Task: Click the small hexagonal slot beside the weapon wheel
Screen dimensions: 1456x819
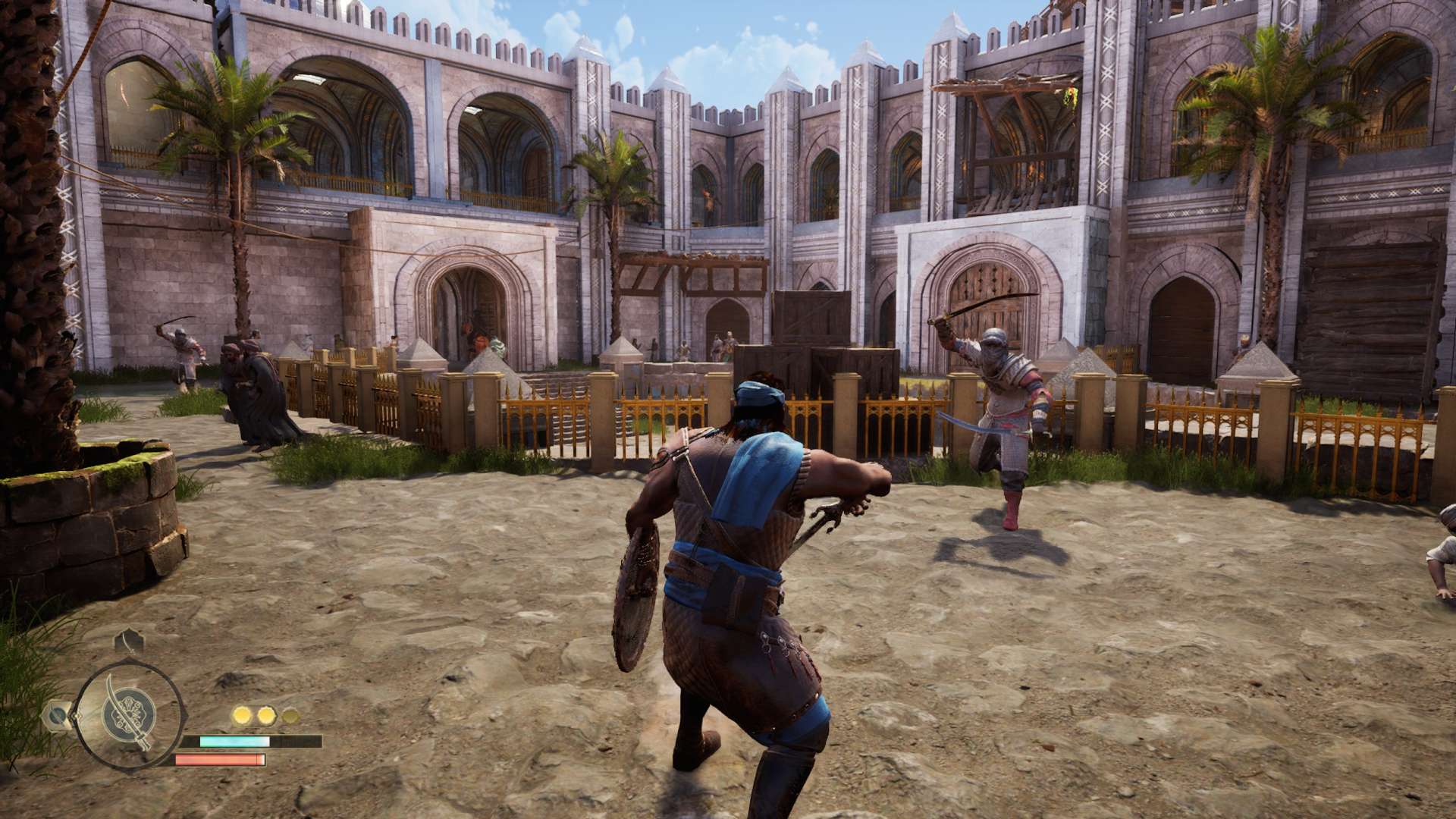Action: point(57,714)
